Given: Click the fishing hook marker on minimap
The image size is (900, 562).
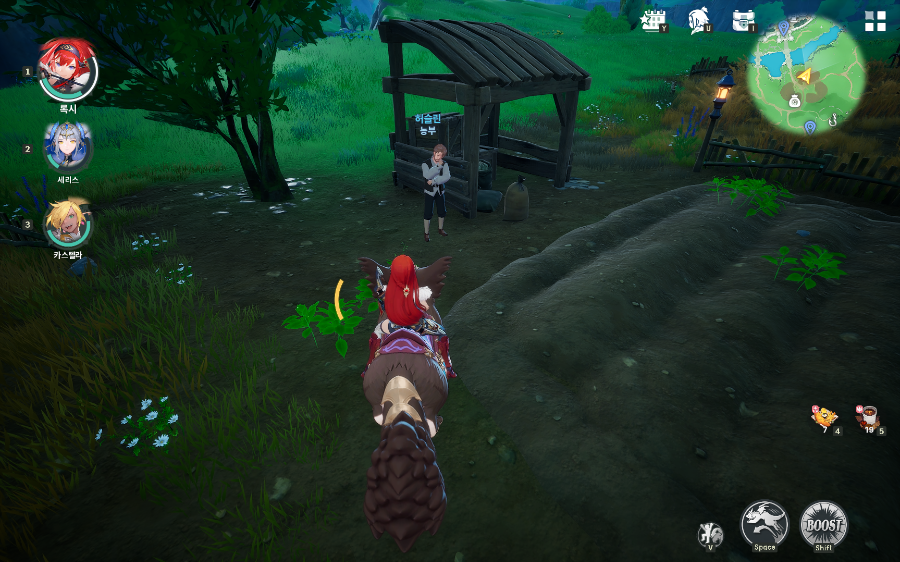Looking at the screenshot, I should point(831,120).
